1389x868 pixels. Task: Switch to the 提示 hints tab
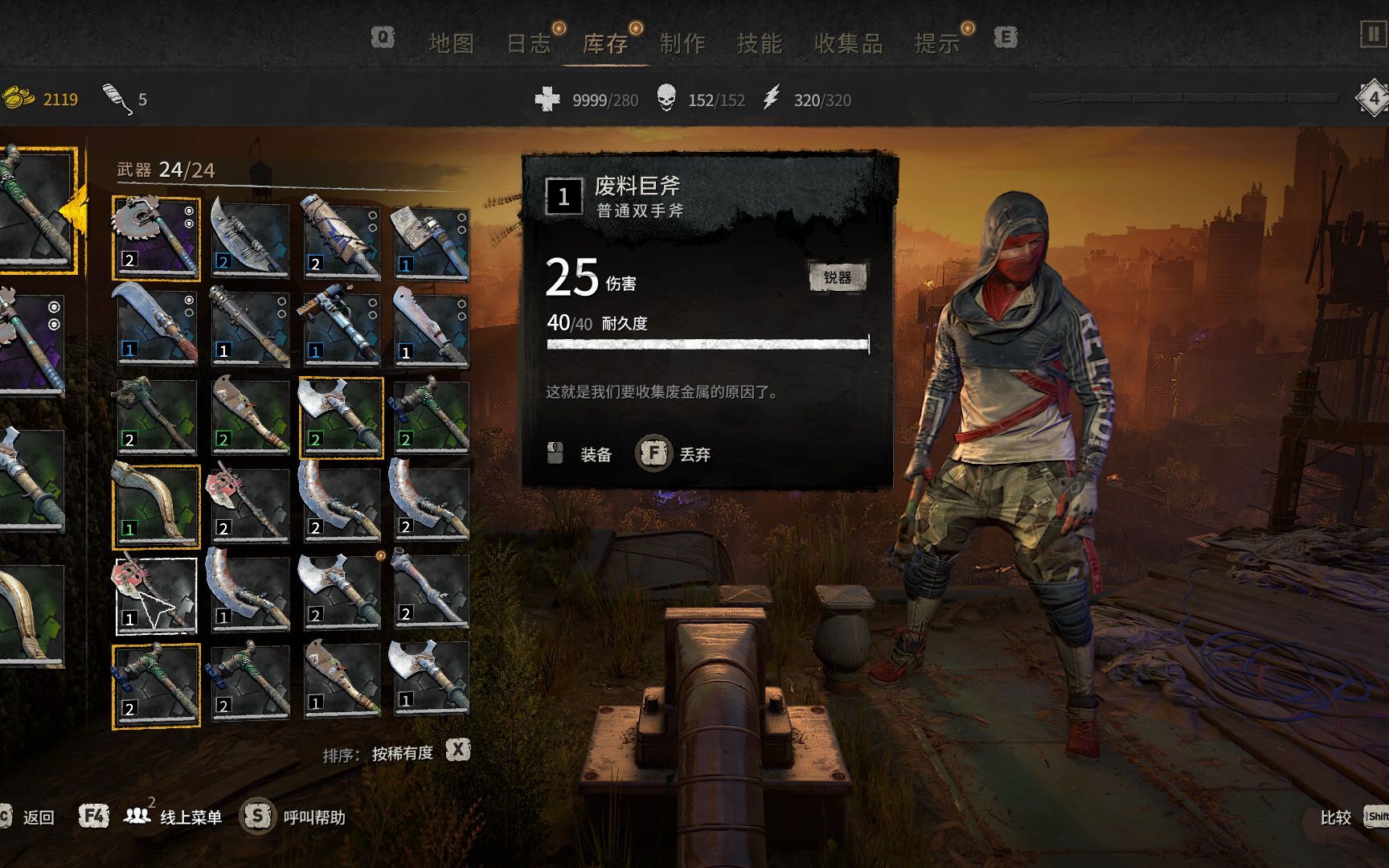coord(936,43)
